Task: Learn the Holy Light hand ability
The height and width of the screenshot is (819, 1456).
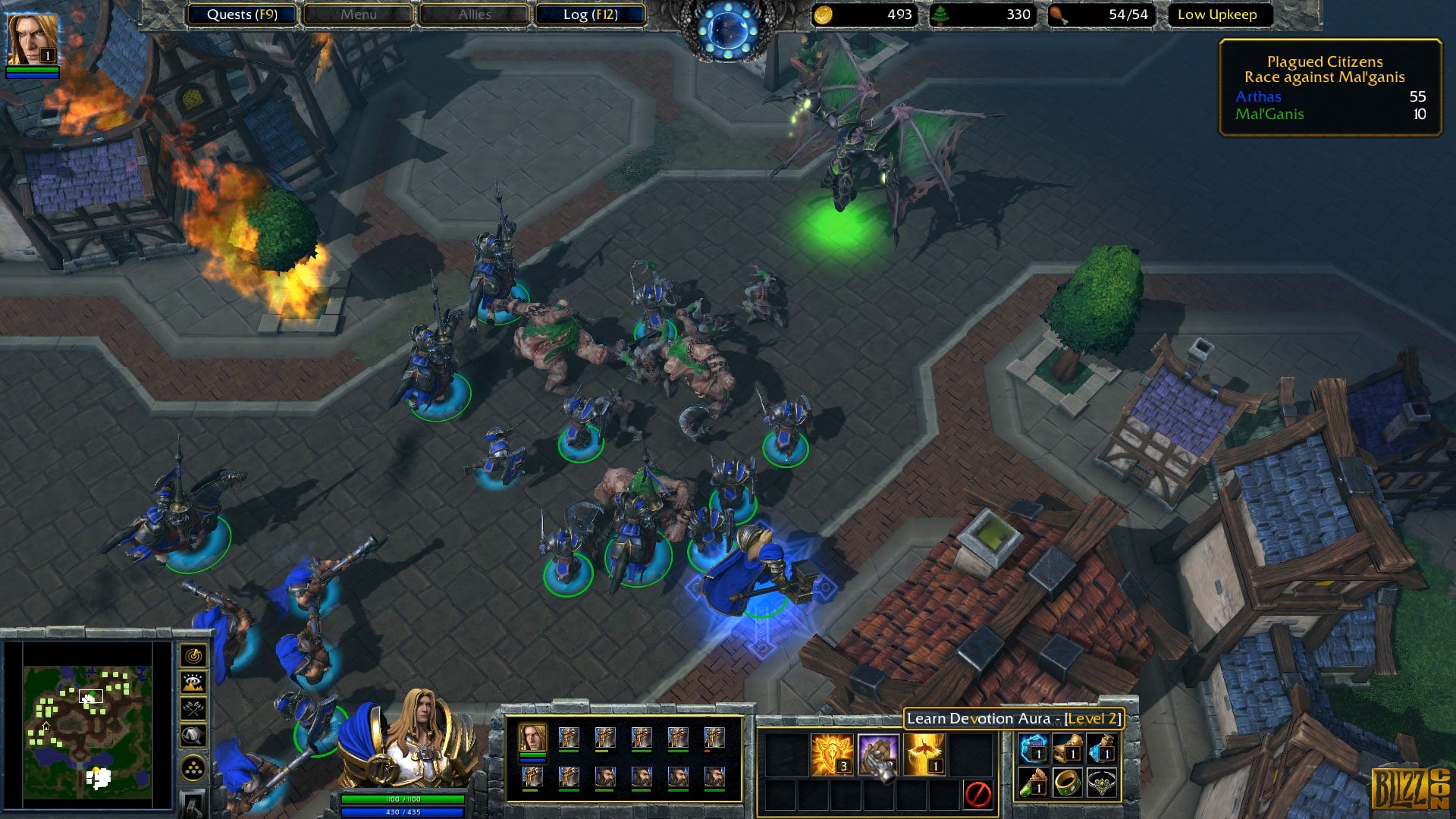Action: pyautogui.click(x=878, y=755)
